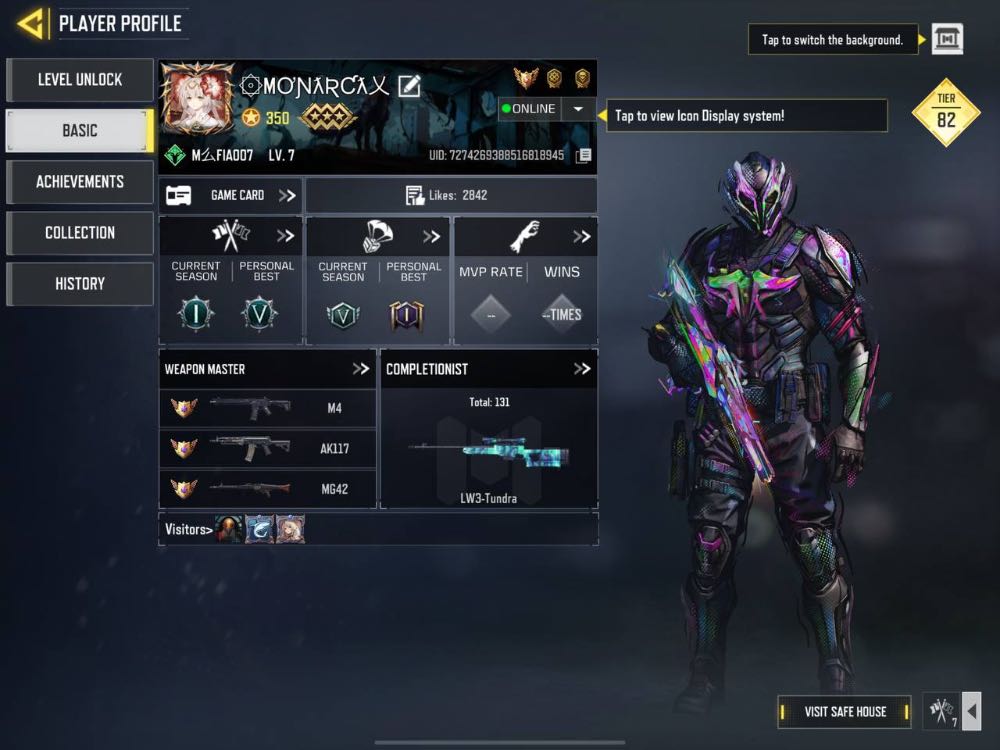This screenshot has width=1000, height=750.
Task: Select the M4 weapon master row
Action: 267,407
